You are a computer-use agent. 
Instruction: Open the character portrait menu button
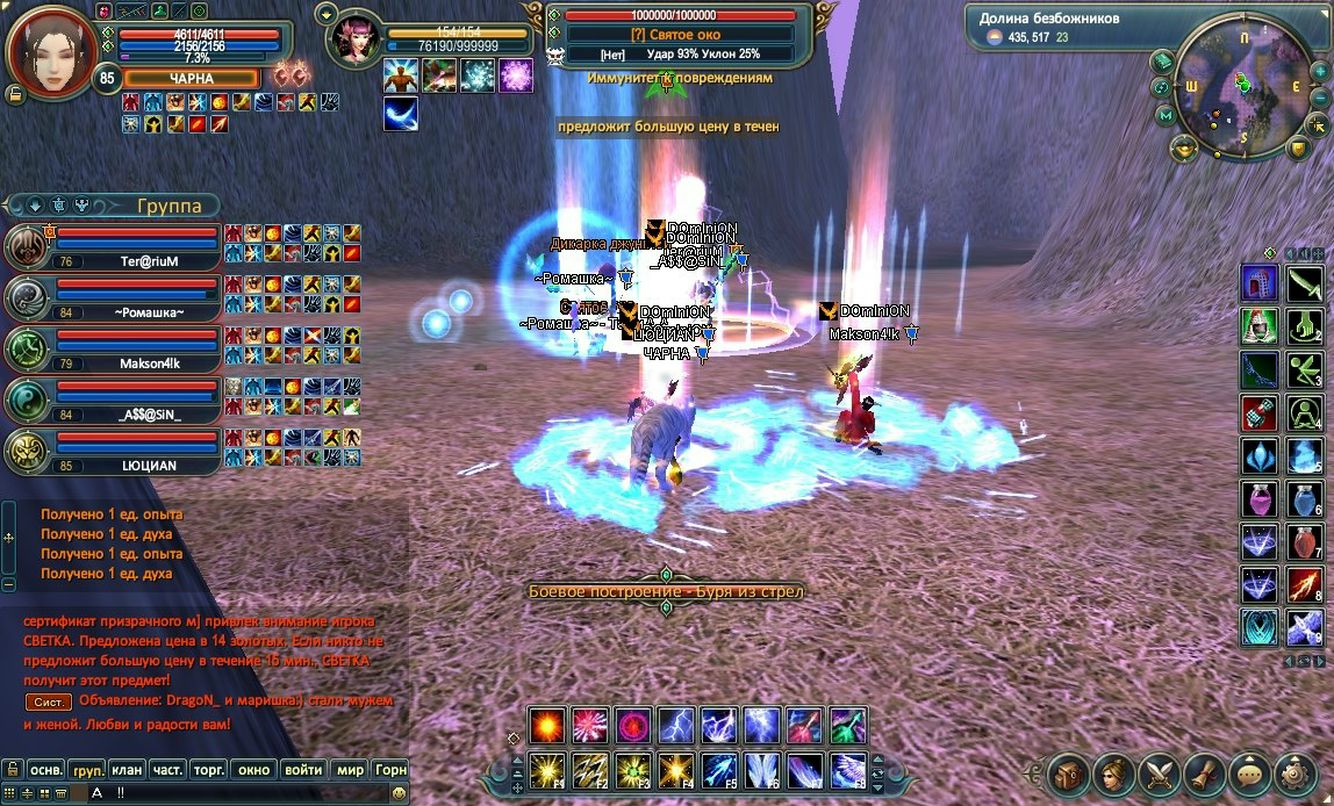tap(1114, 774)
